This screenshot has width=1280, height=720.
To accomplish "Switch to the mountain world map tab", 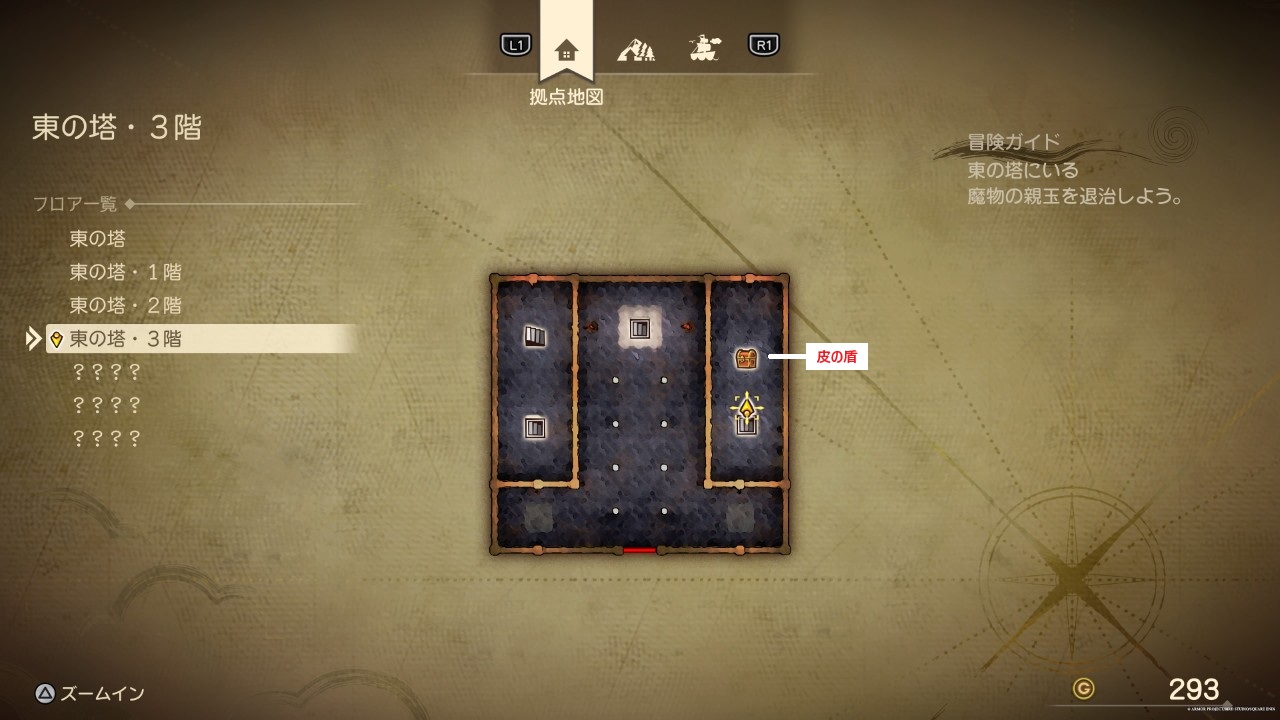I will [636, 48].
